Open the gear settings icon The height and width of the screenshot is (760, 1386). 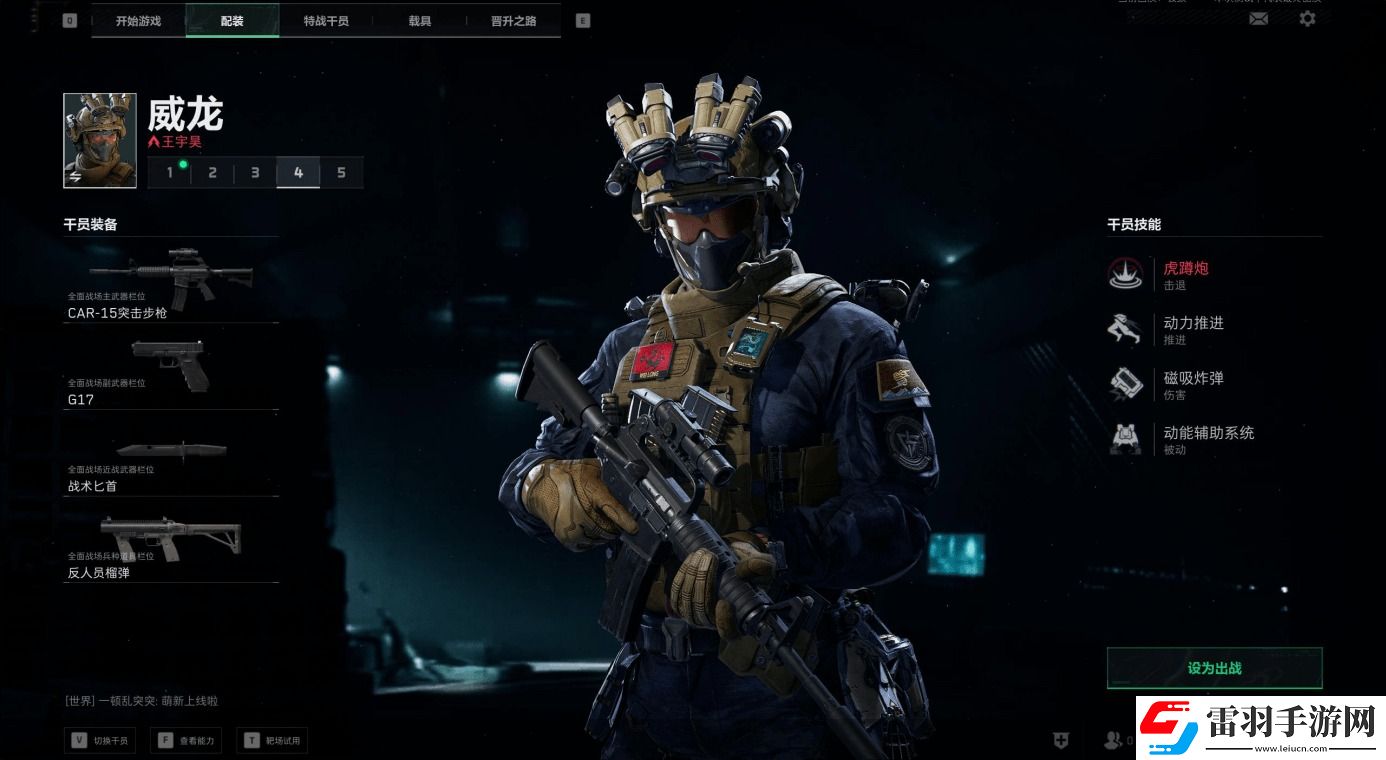click(1307, 18)
